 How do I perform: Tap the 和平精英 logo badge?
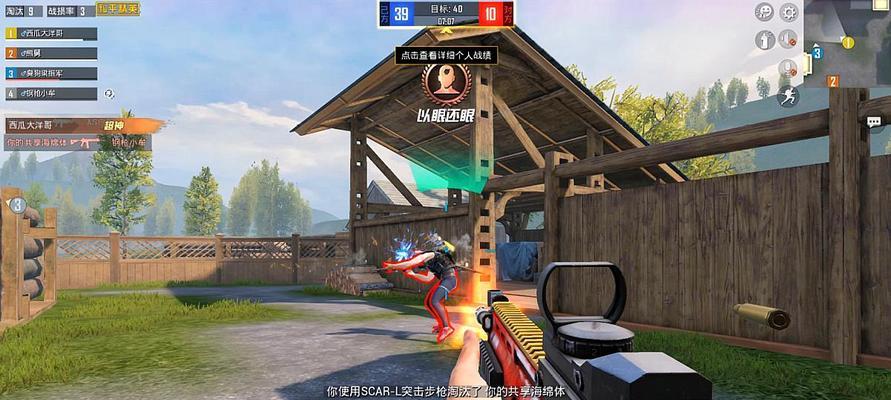(x=119, y=9)
